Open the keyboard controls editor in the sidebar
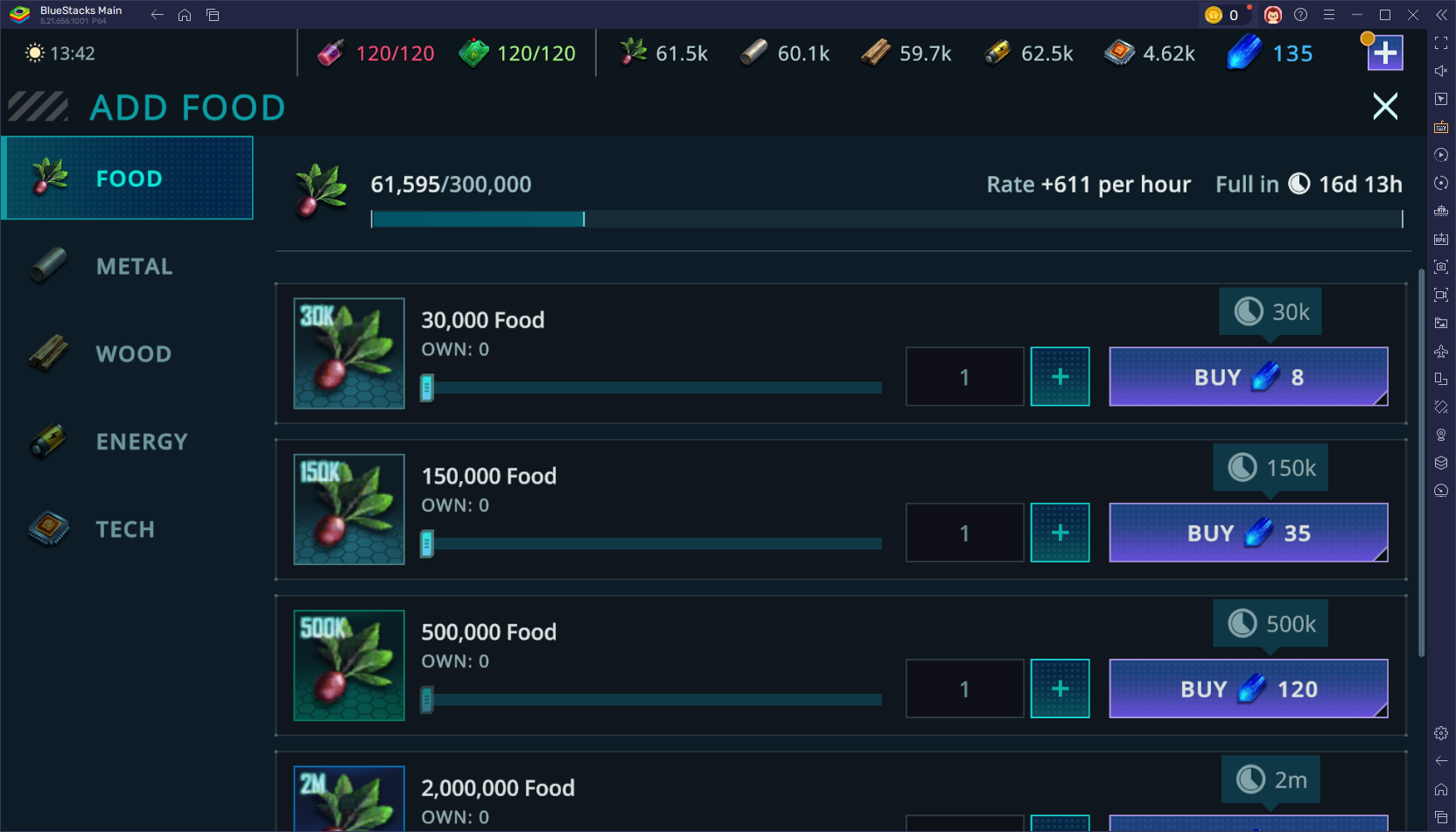Viewport: 1456px width, 832px height. pos(1441,127)
